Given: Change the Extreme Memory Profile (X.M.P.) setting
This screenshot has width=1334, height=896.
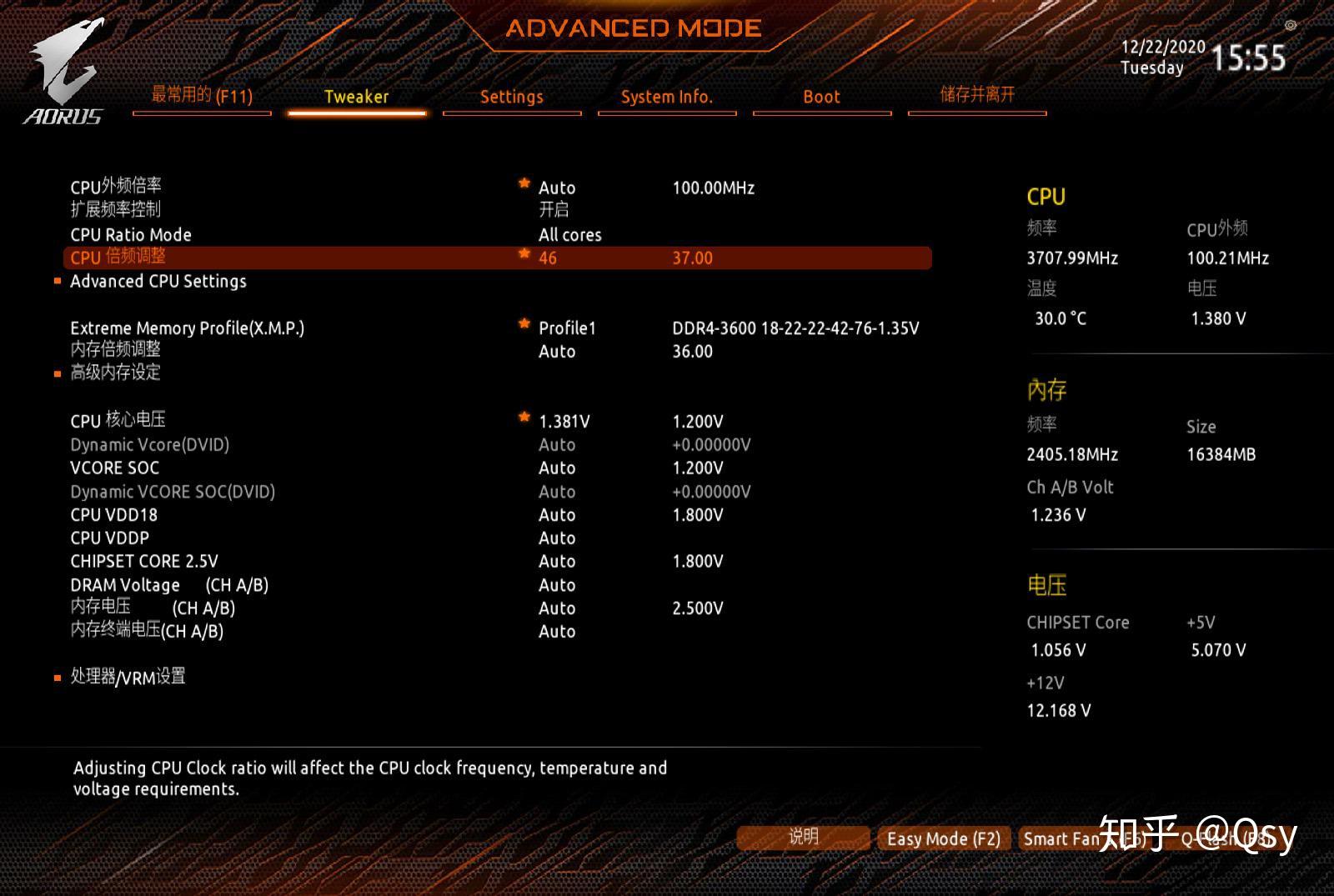Looking at the screenshot, I should click(188, 328).
